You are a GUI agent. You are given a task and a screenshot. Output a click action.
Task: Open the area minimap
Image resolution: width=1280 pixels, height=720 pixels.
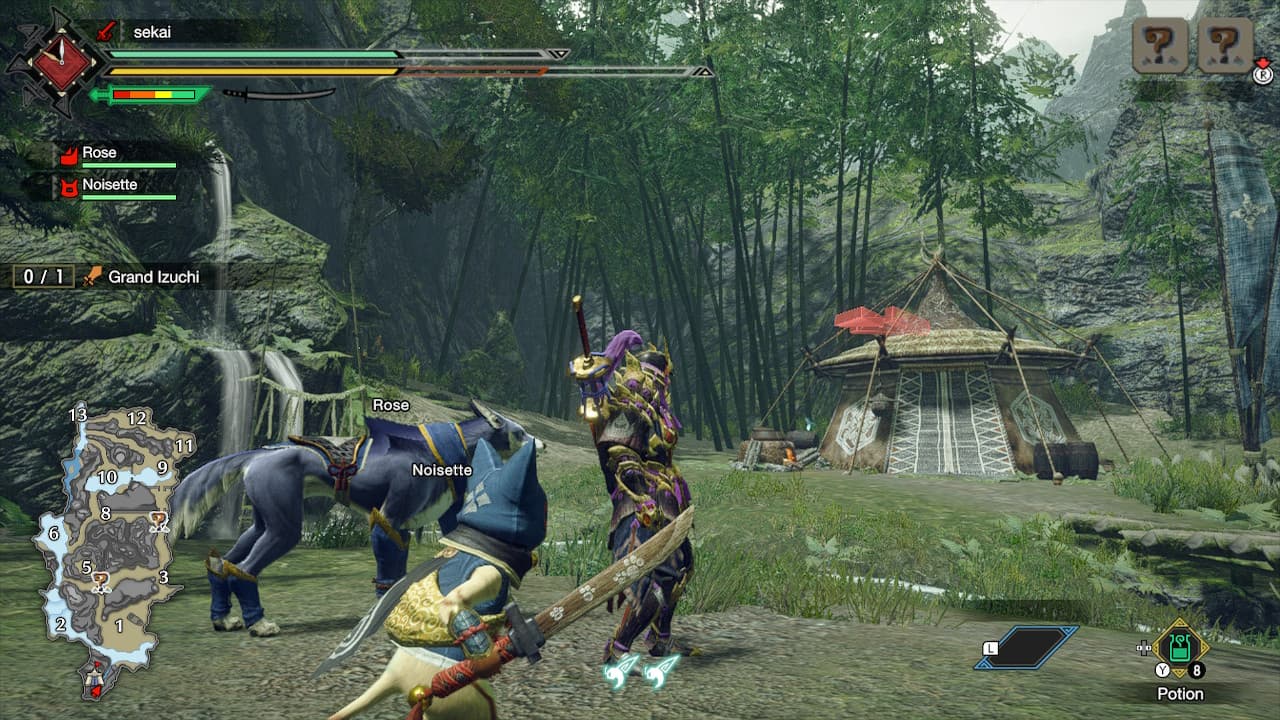tap(110, 545)
